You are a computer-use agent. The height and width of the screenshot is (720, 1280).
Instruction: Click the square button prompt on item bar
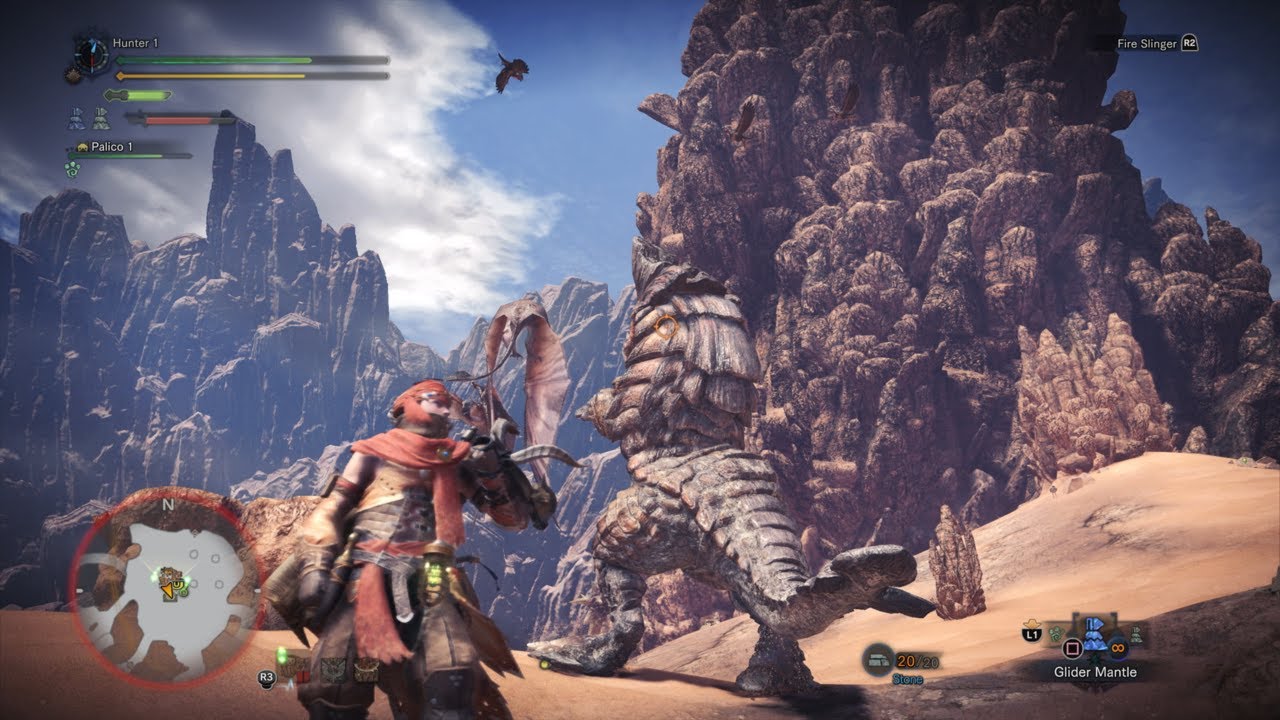click(1072, 648)
